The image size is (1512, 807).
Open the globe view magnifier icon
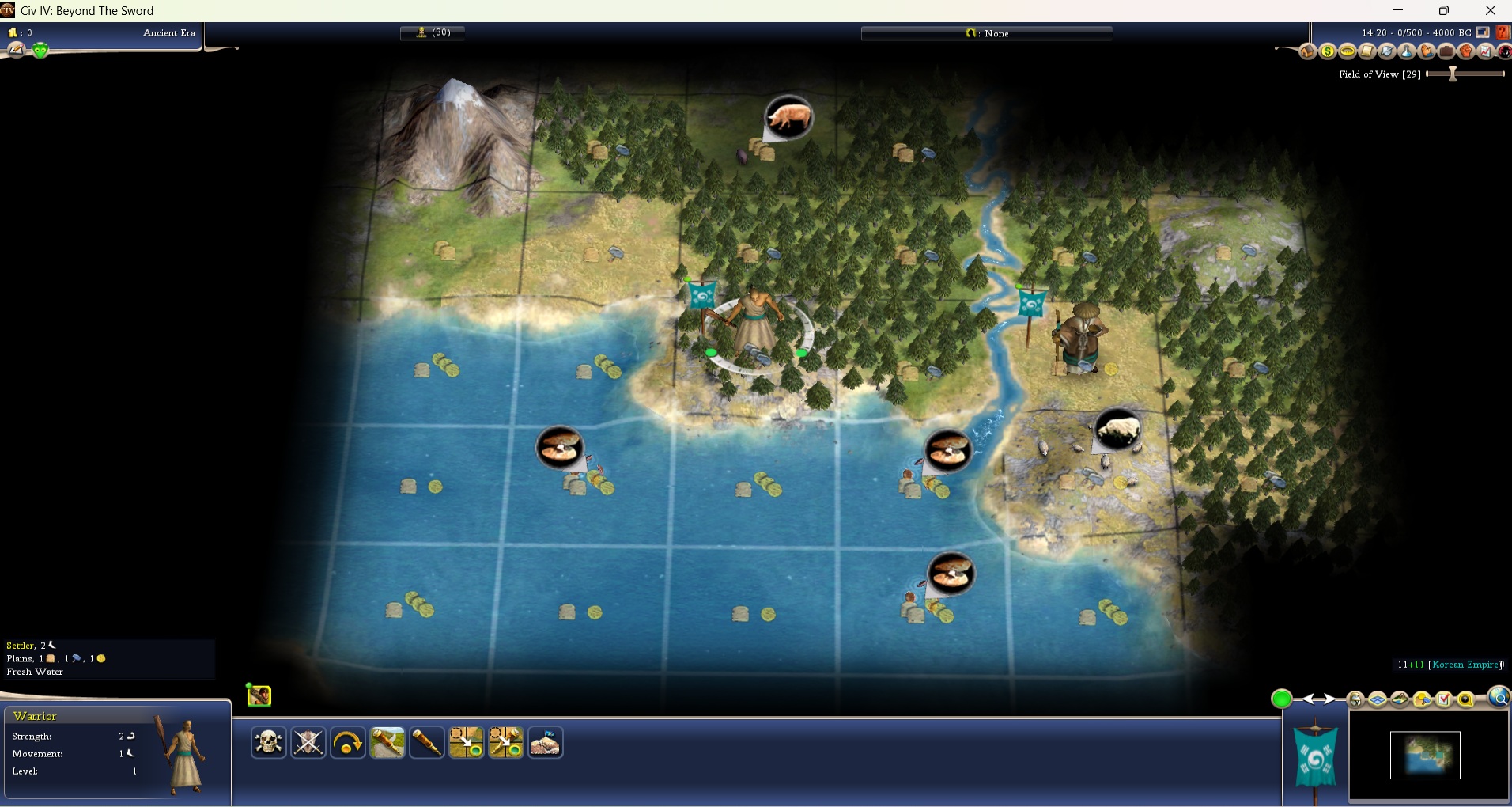click(1499, 697)
